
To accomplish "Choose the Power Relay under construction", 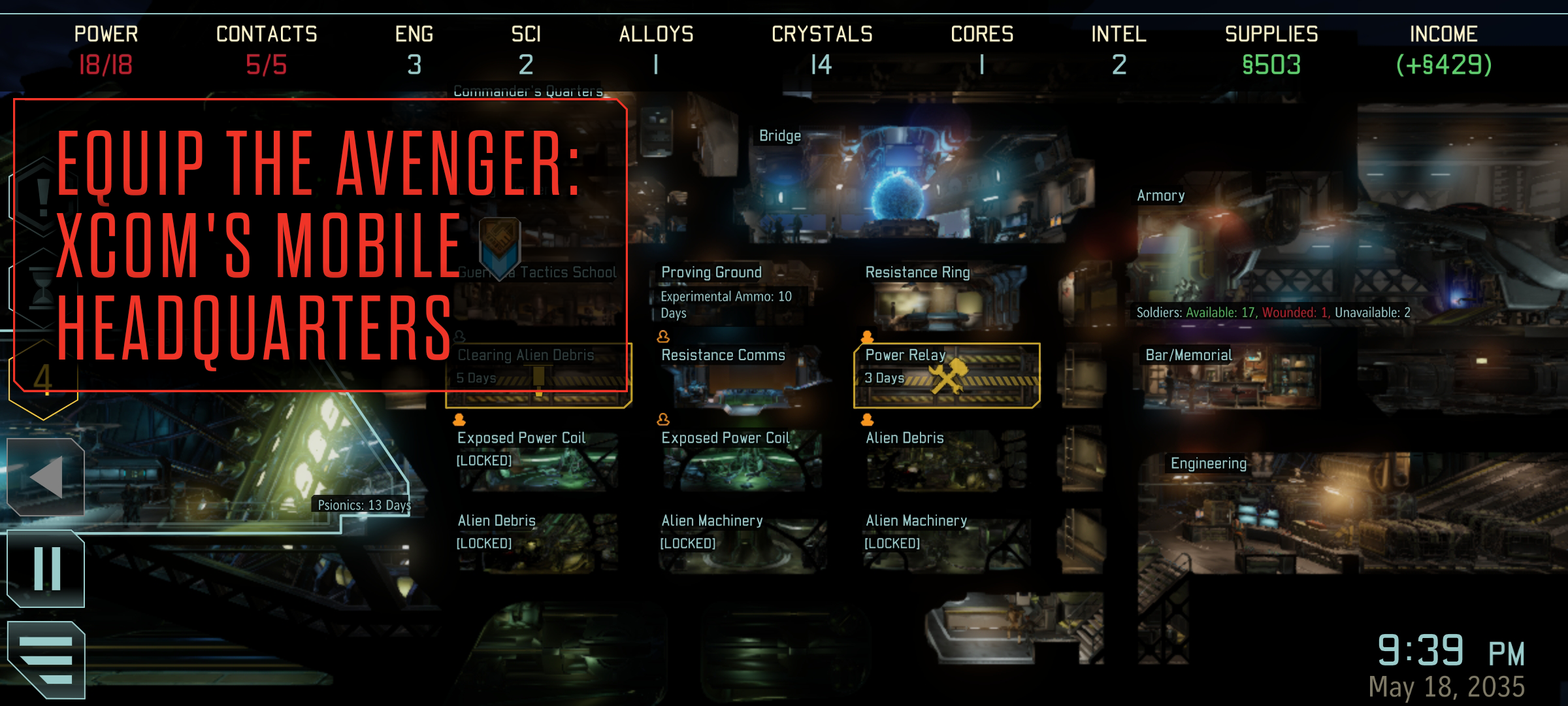I will pyautogui.click(x=946, y=376).
